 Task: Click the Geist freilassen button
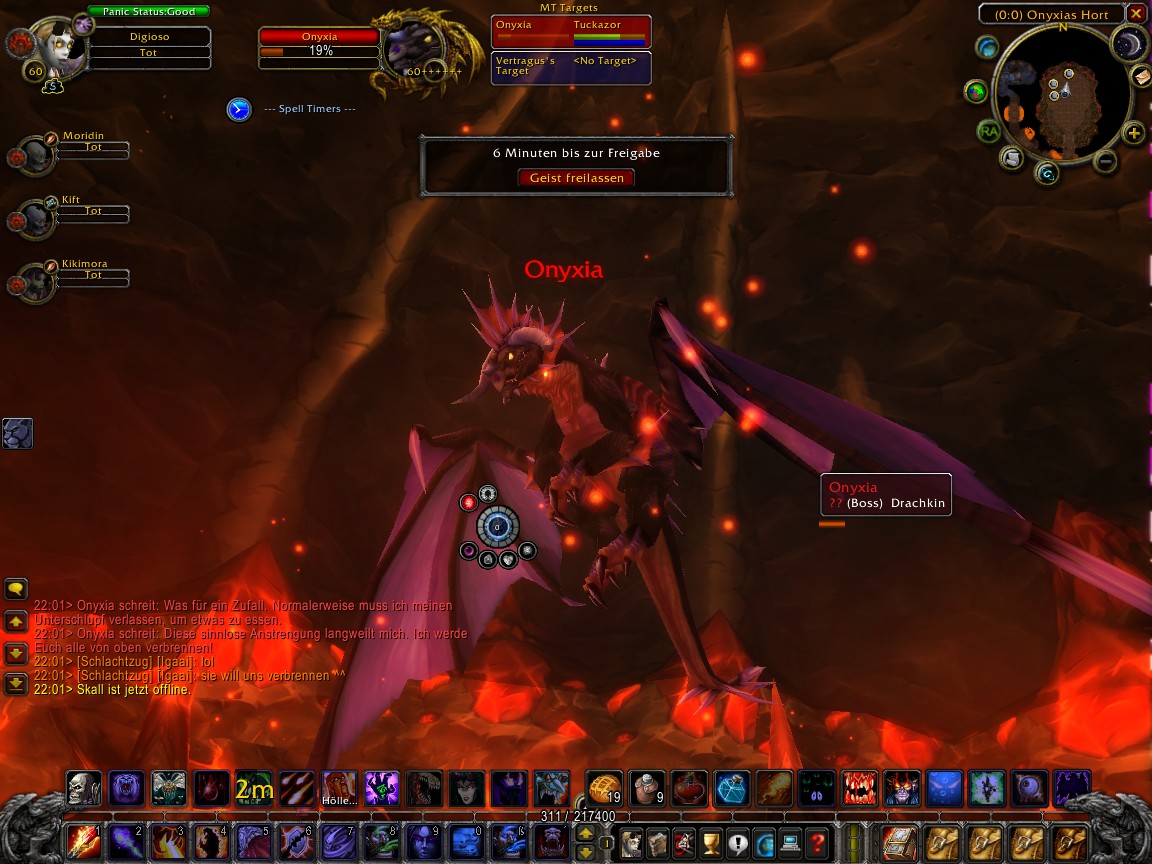[576, 178]
